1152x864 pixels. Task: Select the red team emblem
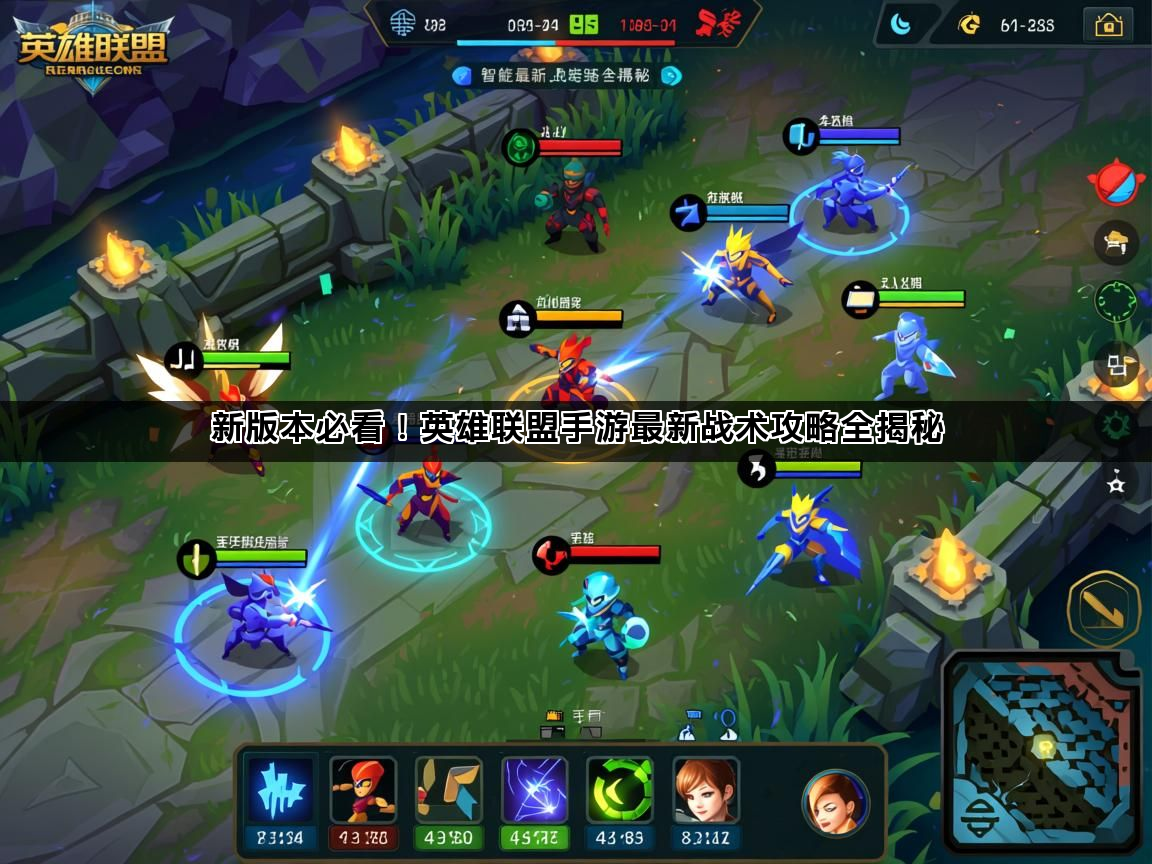(x=718, y=21)
